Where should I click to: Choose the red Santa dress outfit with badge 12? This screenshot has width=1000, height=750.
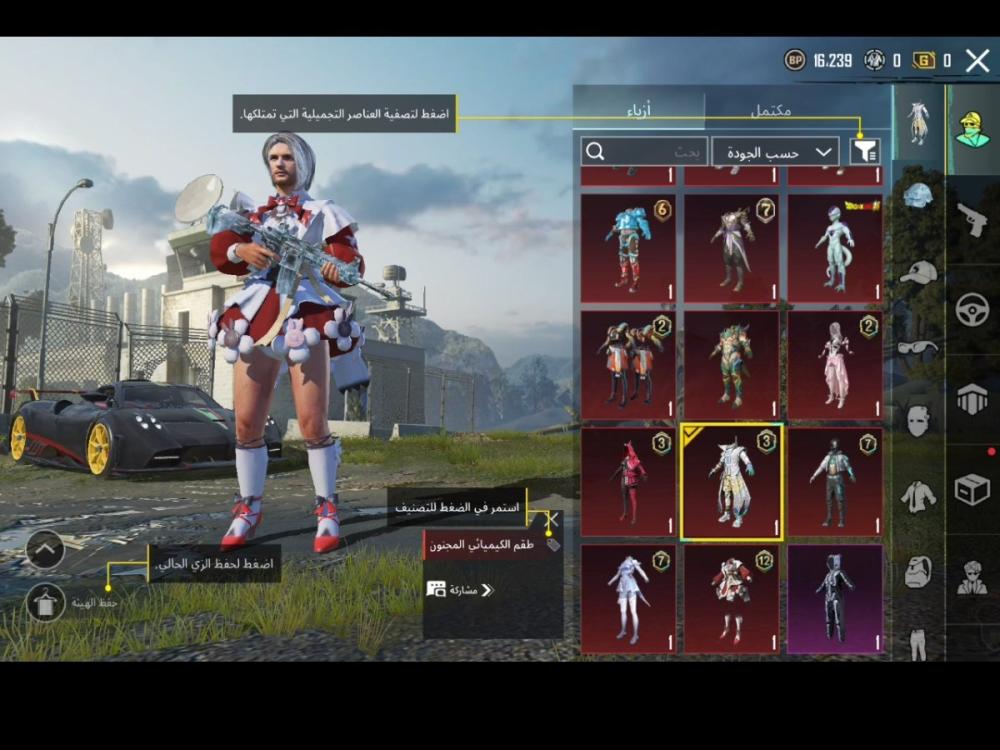731,598
